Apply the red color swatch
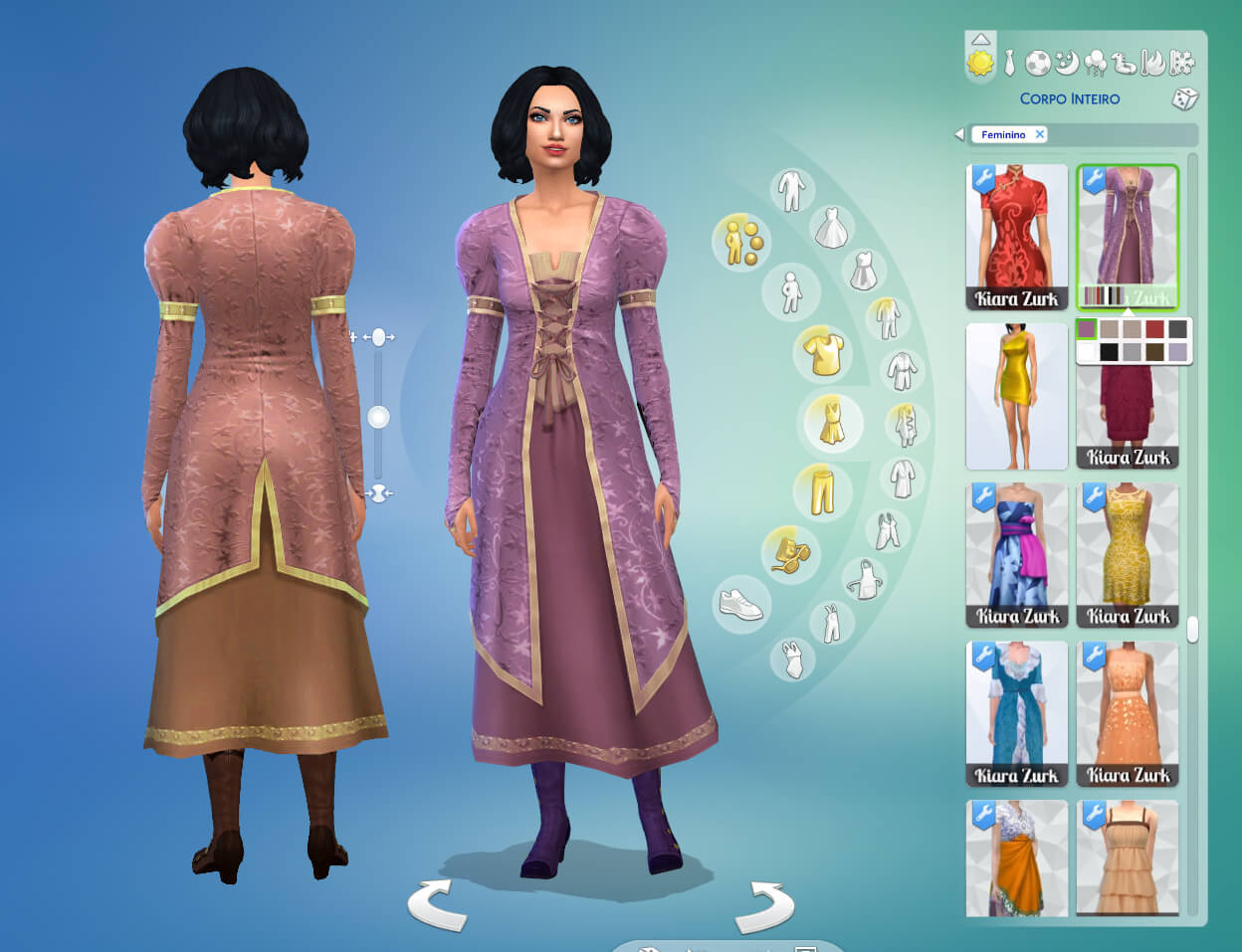Image resolution: width=1242 pixels, height=952 pixels. [x=1154, y=329]
